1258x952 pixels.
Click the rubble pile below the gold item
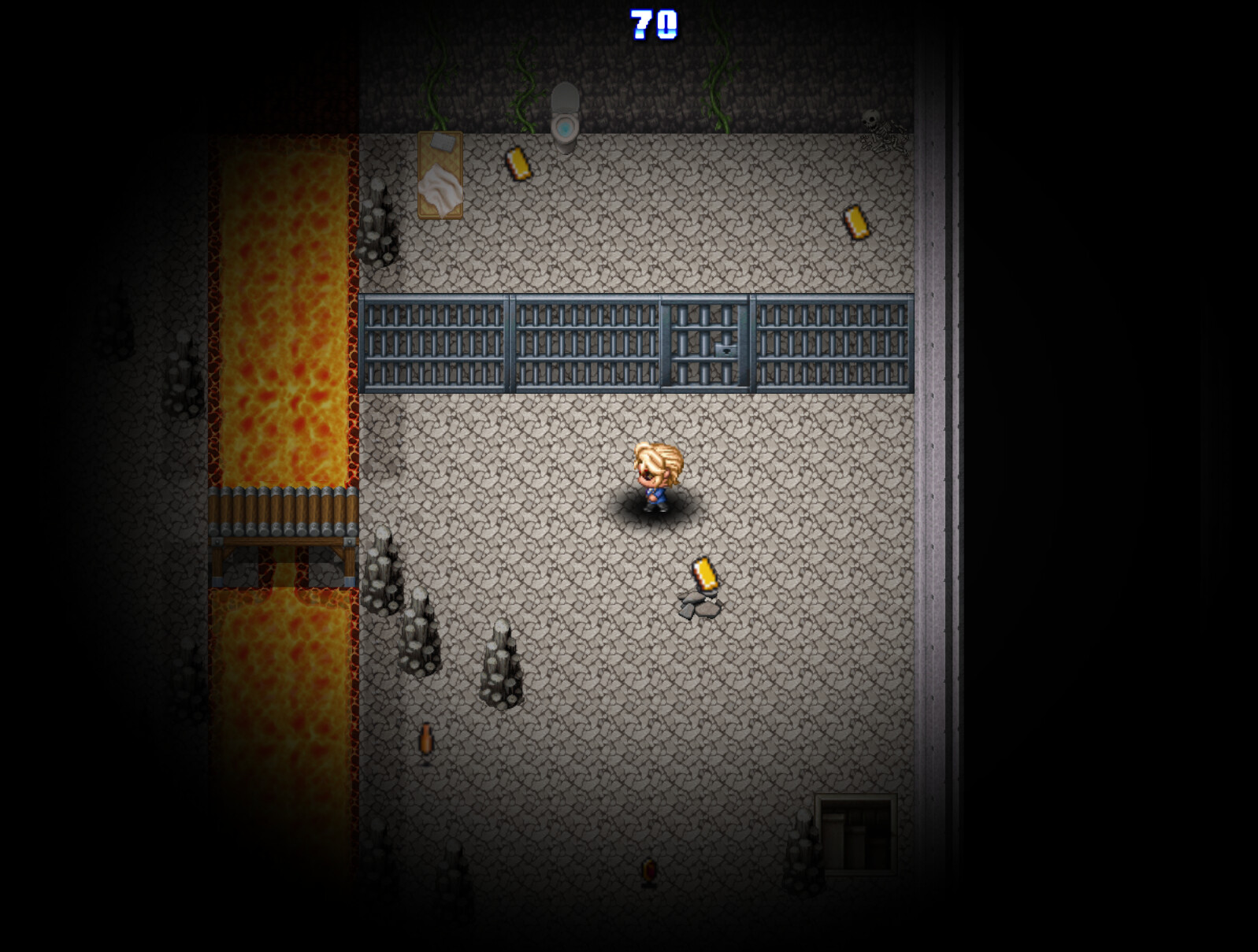click(x=700, y=606)
